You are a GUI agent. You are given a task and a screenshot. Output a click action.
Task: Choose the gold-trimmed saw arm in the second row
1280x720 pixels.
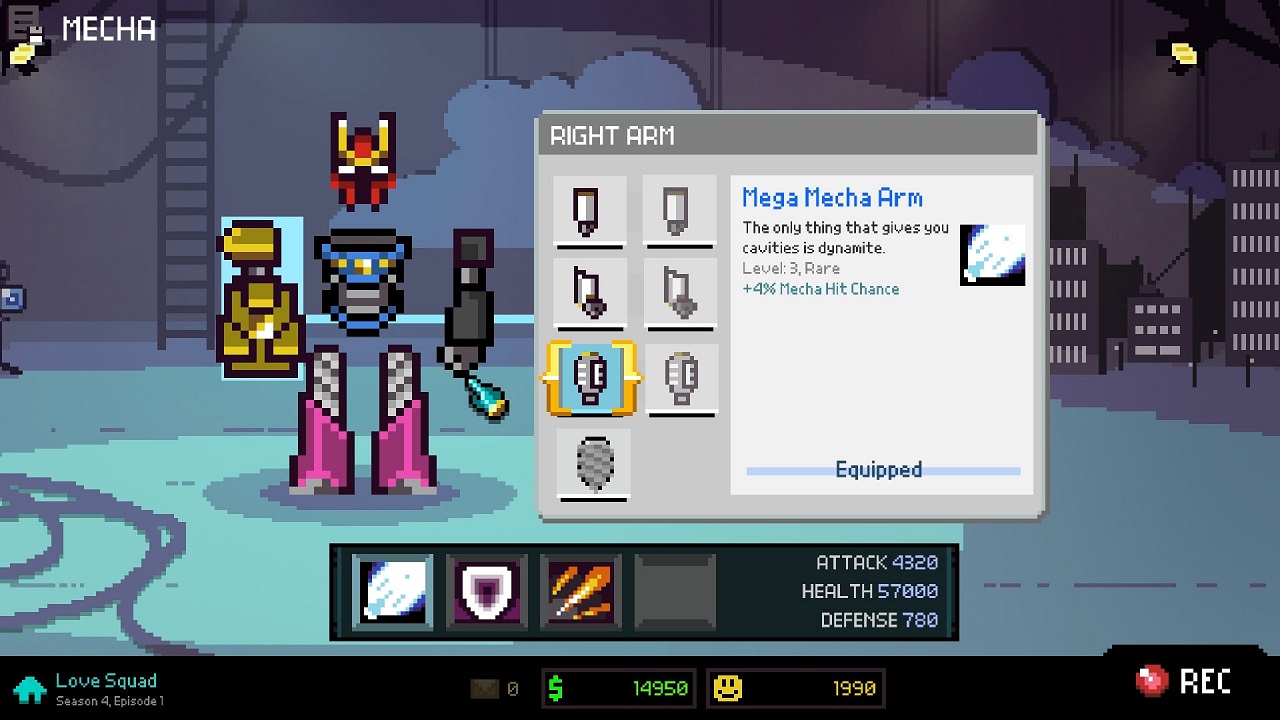[589, 295]
